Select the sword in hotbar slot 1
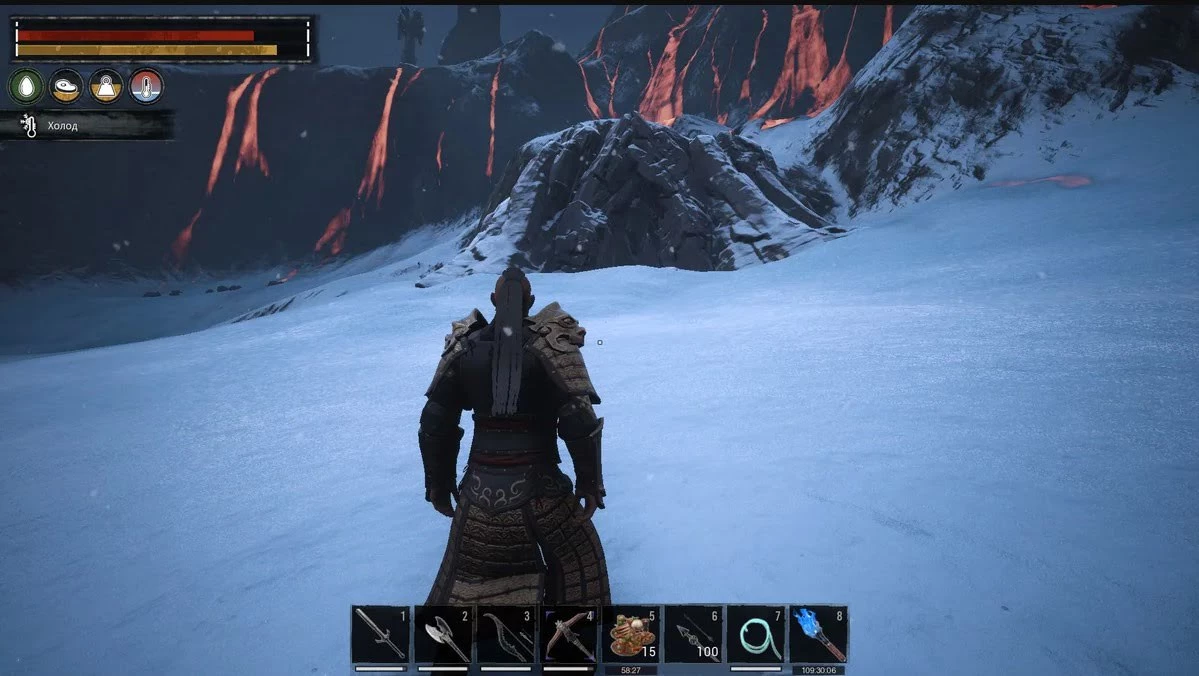The height and width of the screenshot is (676, 1199). [x=380, y=634]
